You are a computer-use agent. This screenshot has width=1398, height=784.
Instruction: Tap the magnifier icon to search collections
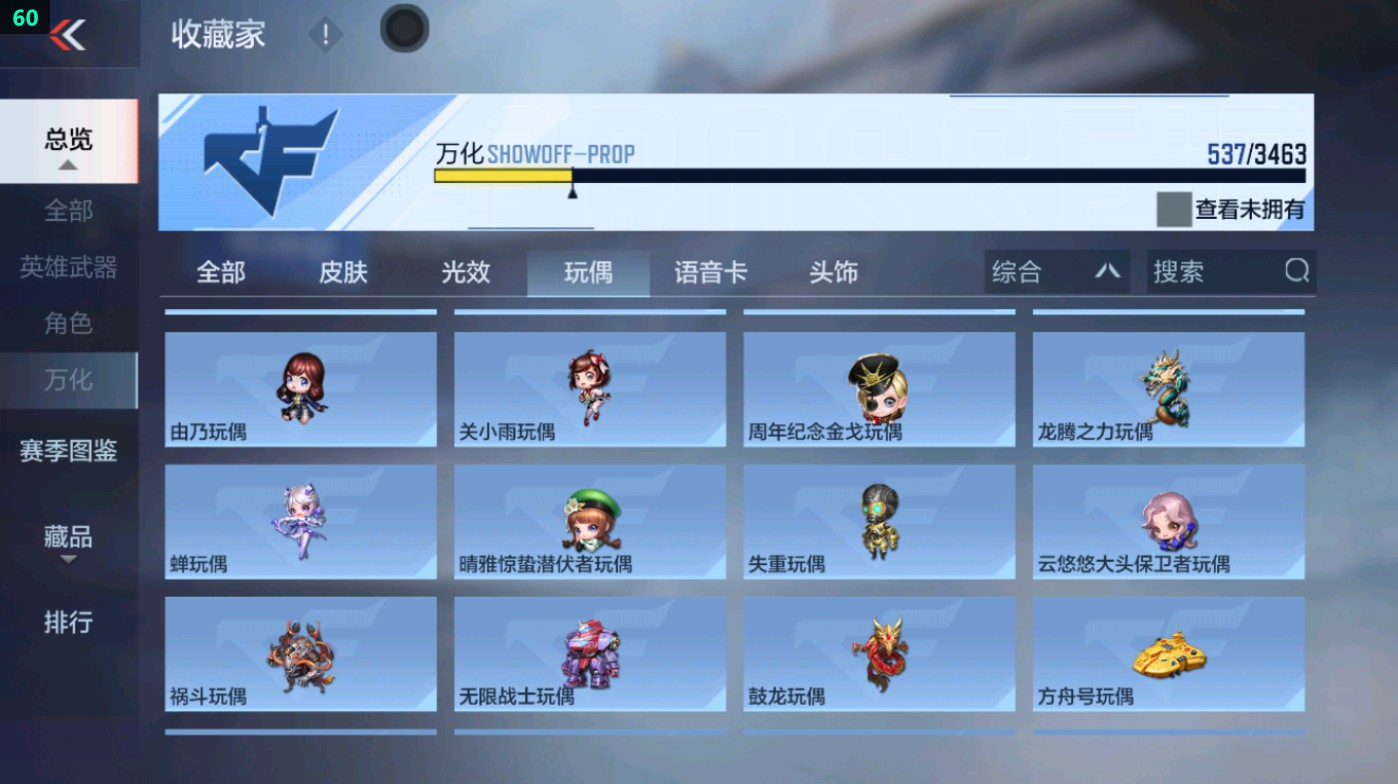pyautogui.click(x=1296, y=270)
